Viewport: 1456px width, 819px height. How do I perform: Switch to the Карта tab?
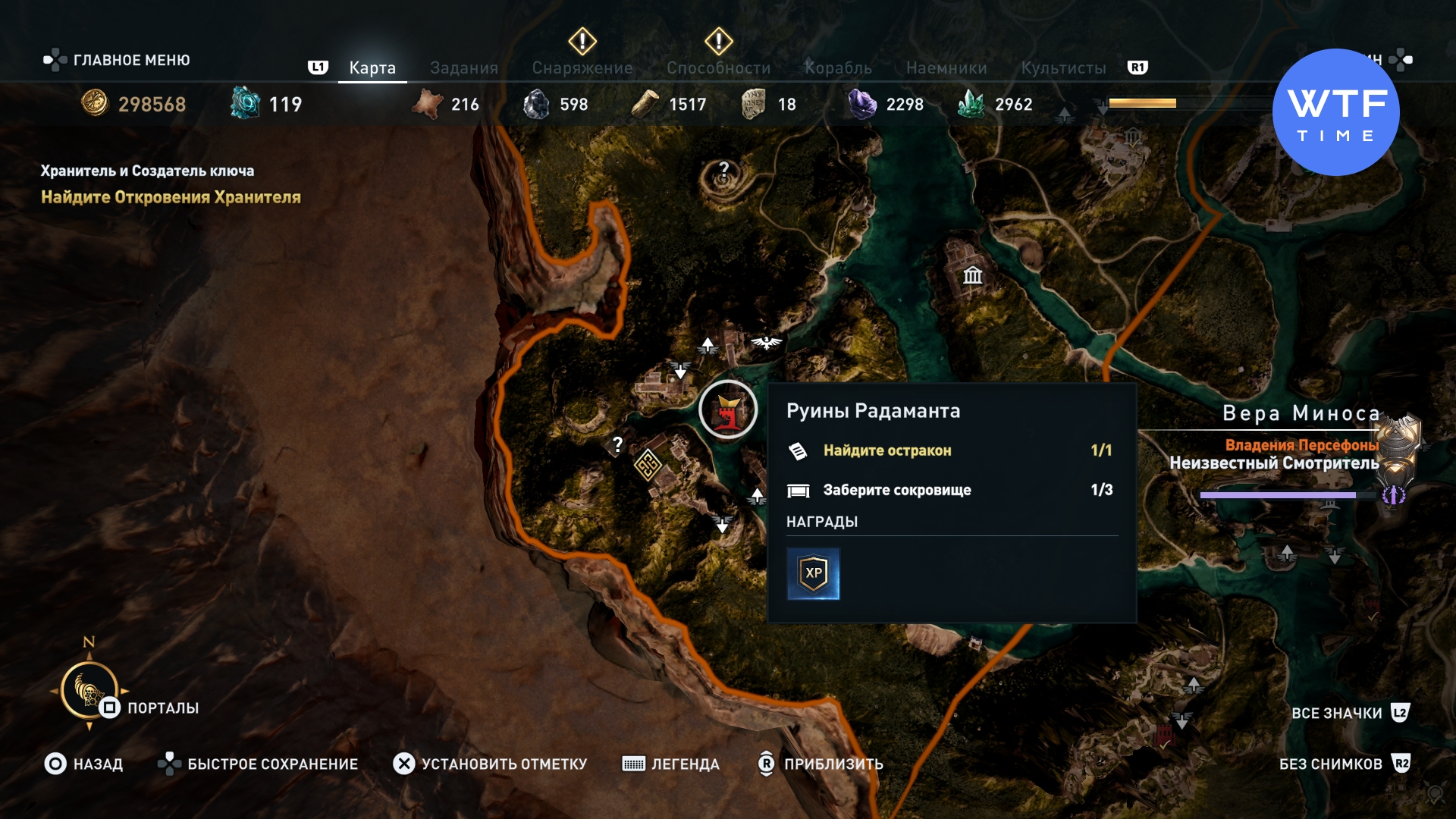(x=372, y=67)
